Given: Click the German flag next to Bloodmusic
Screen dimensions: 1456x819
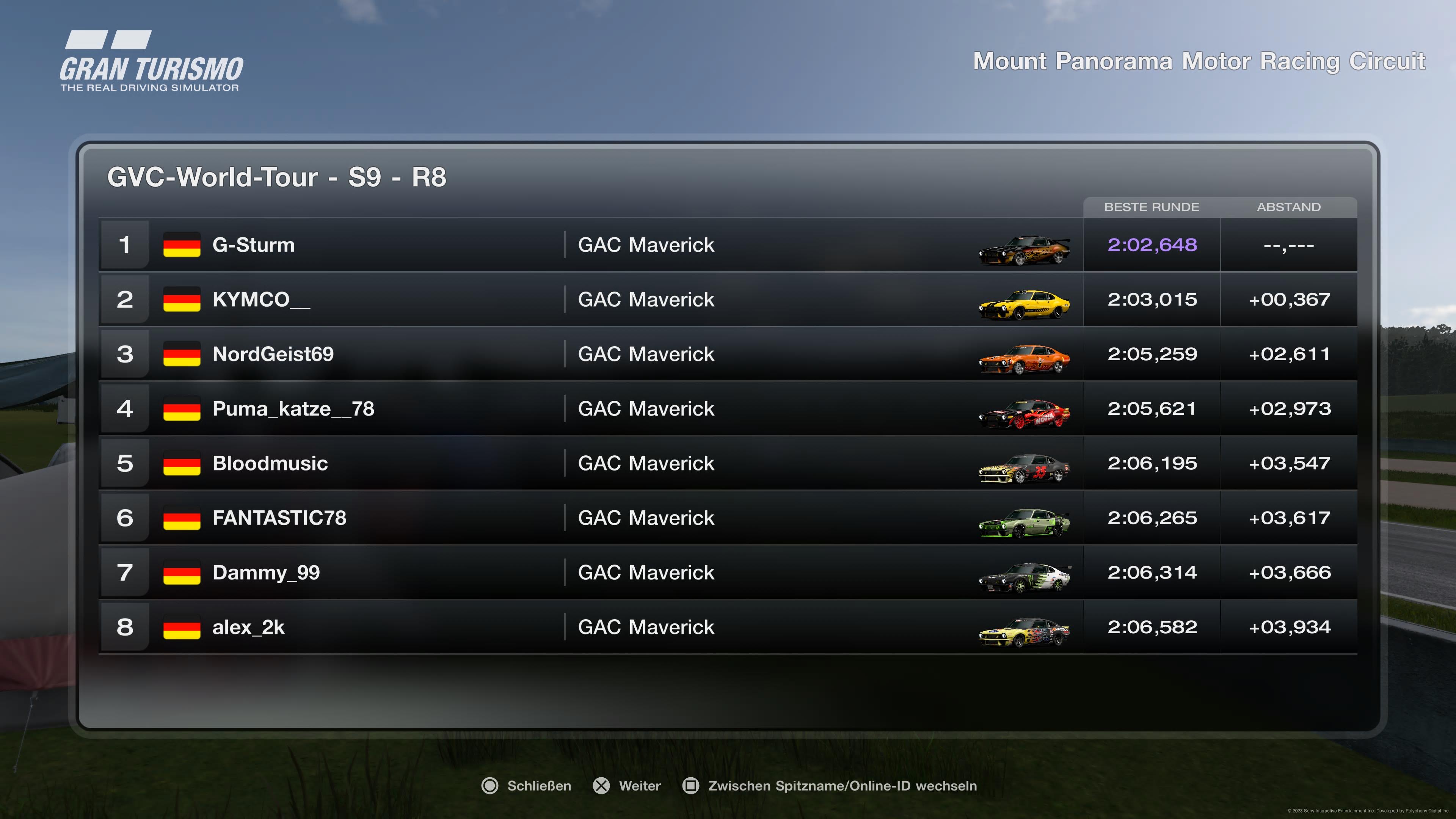Looking at the screenshot, I should click(x=182, y=463).
